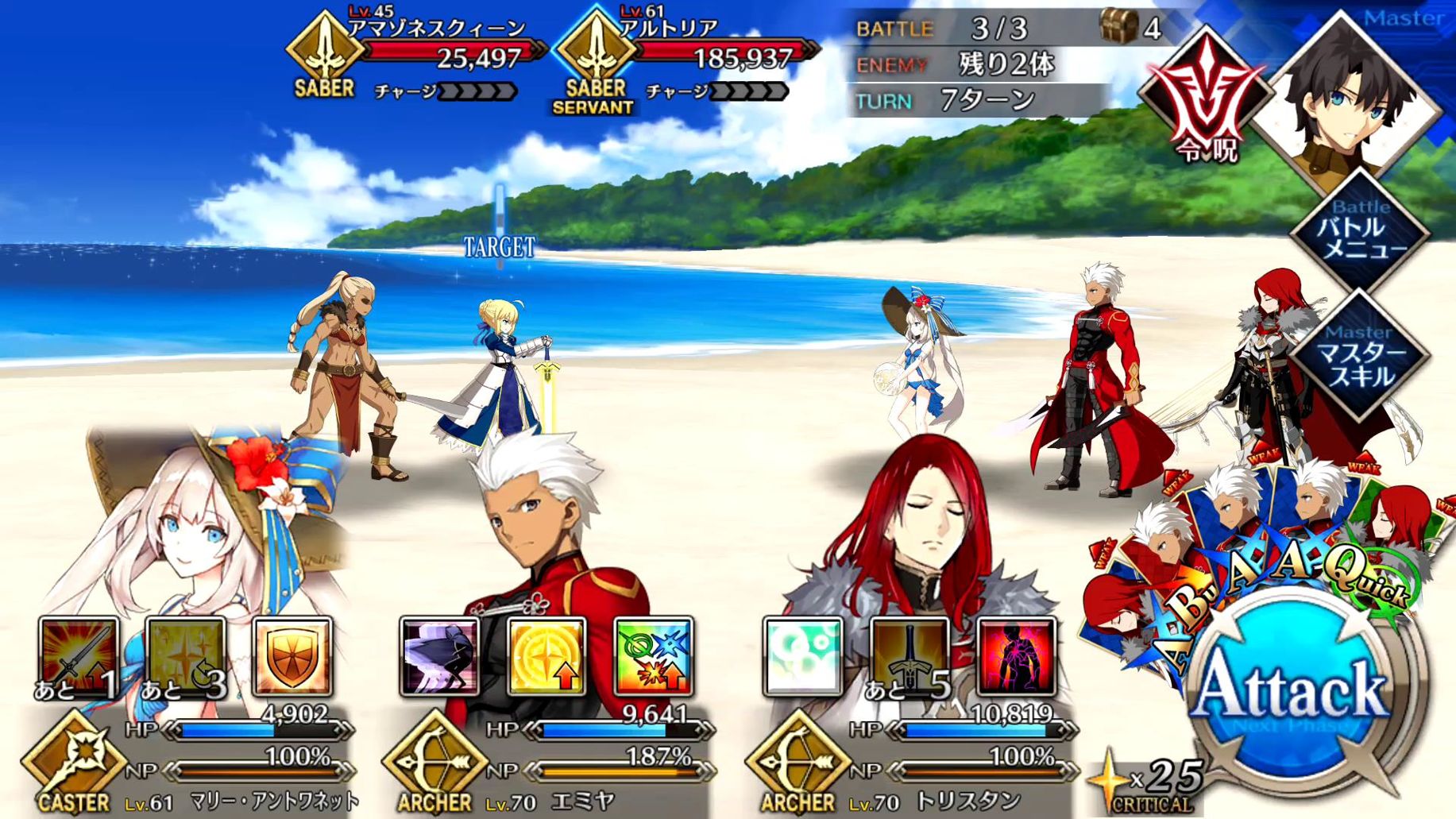
Task: Use Emiya's green projection skill
Action: coord(653,657)
